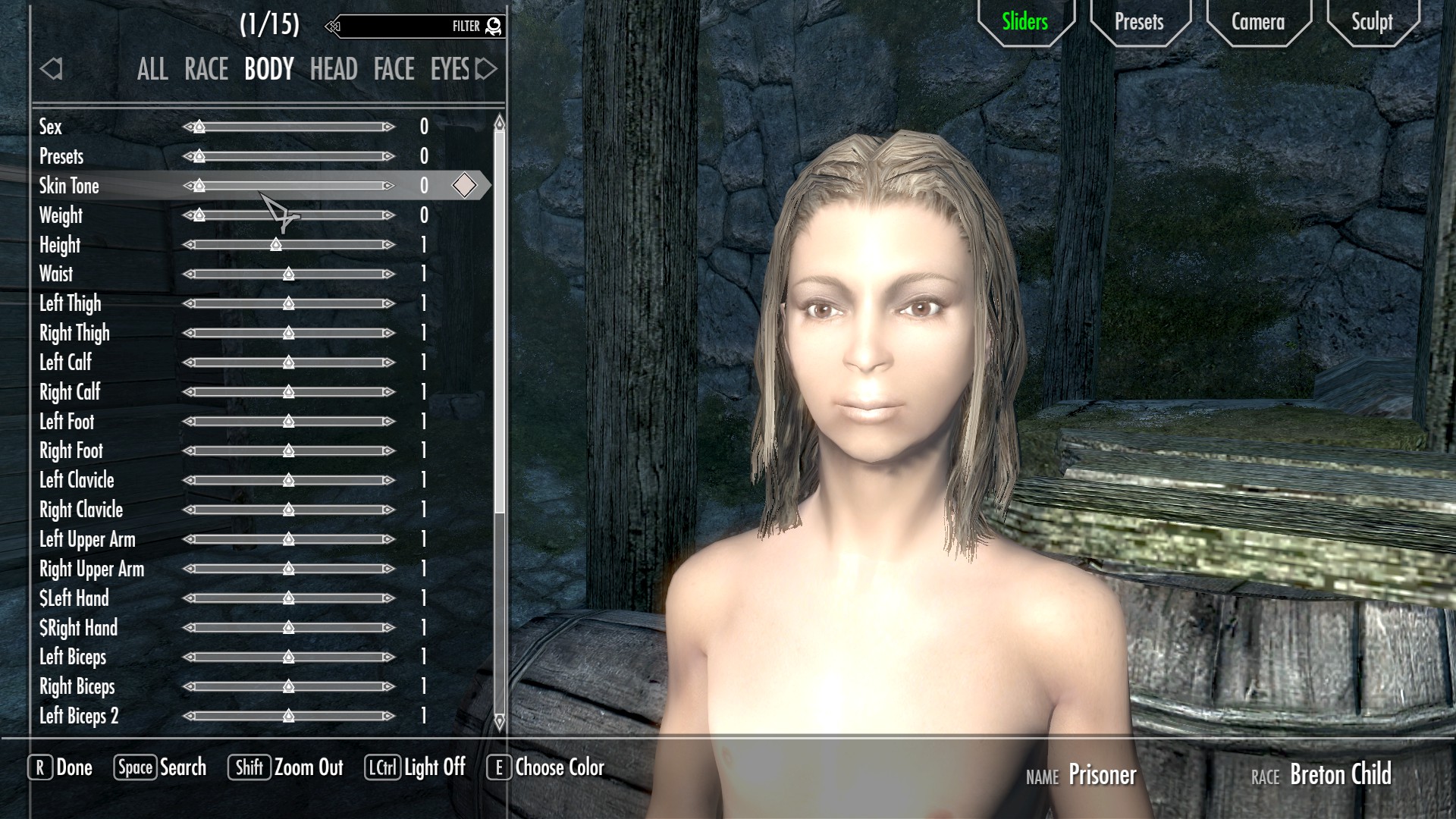Viewport: 1456px width, 819px height.
Task: Click the right category scroll arrow
Action: pos(486,70)
